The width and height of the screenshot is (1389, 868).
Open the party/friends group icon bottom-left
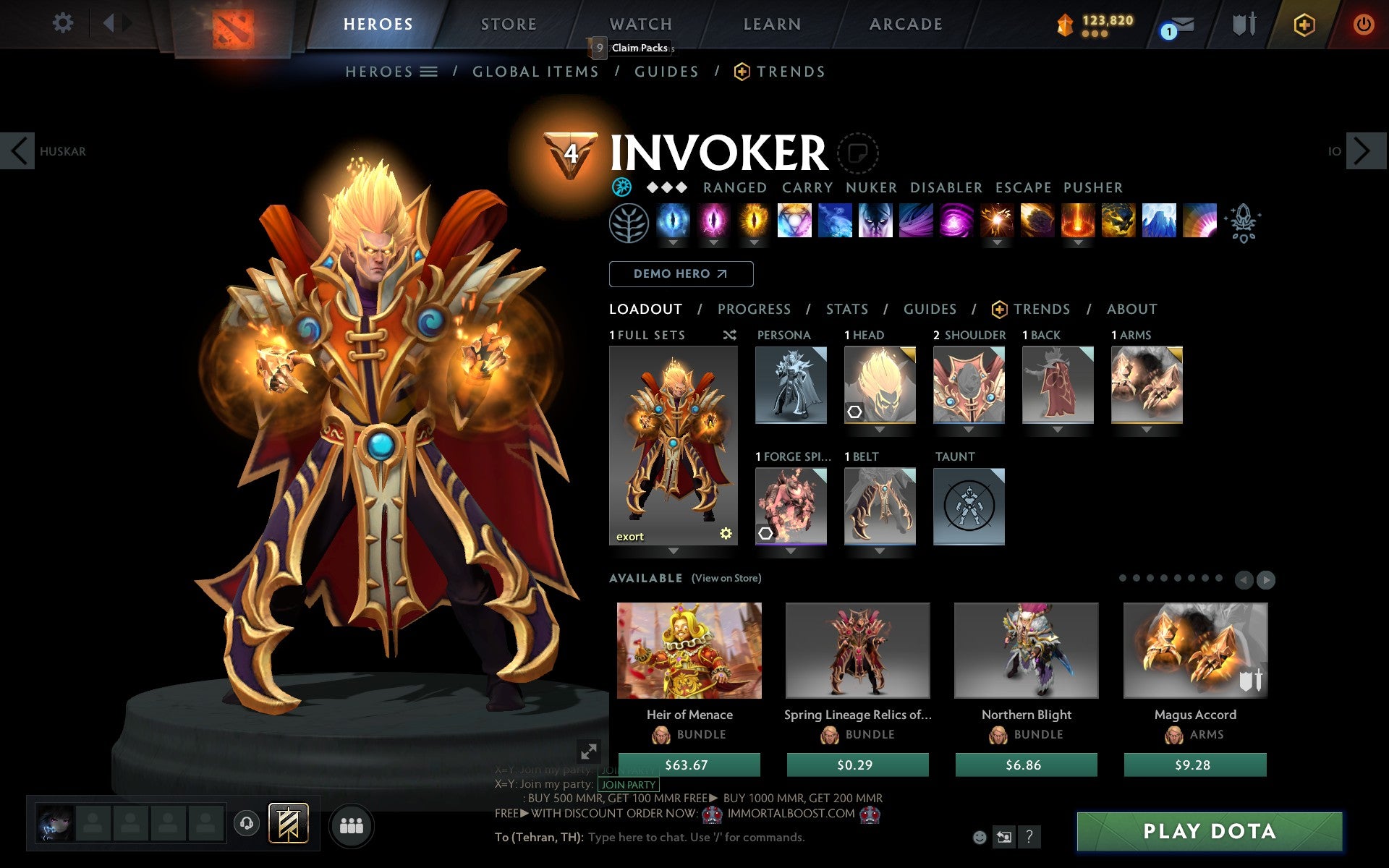[x=352, y=823]
